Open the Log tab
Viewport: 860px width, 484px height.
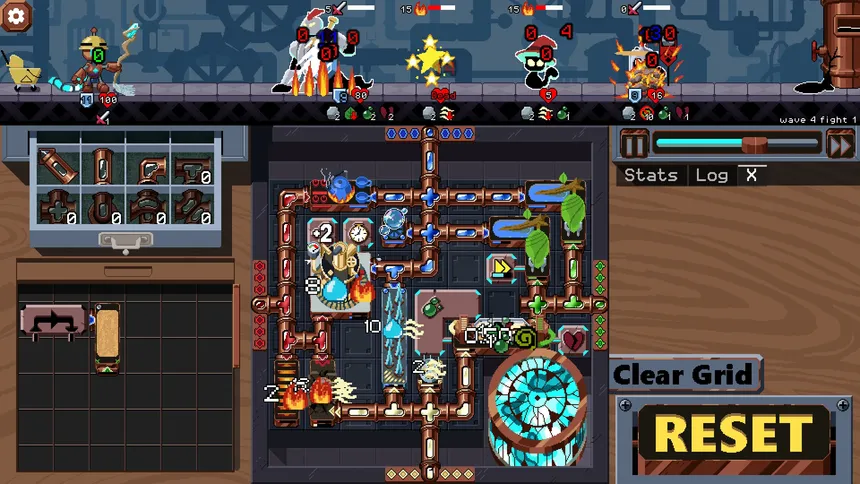click(711, 175)
